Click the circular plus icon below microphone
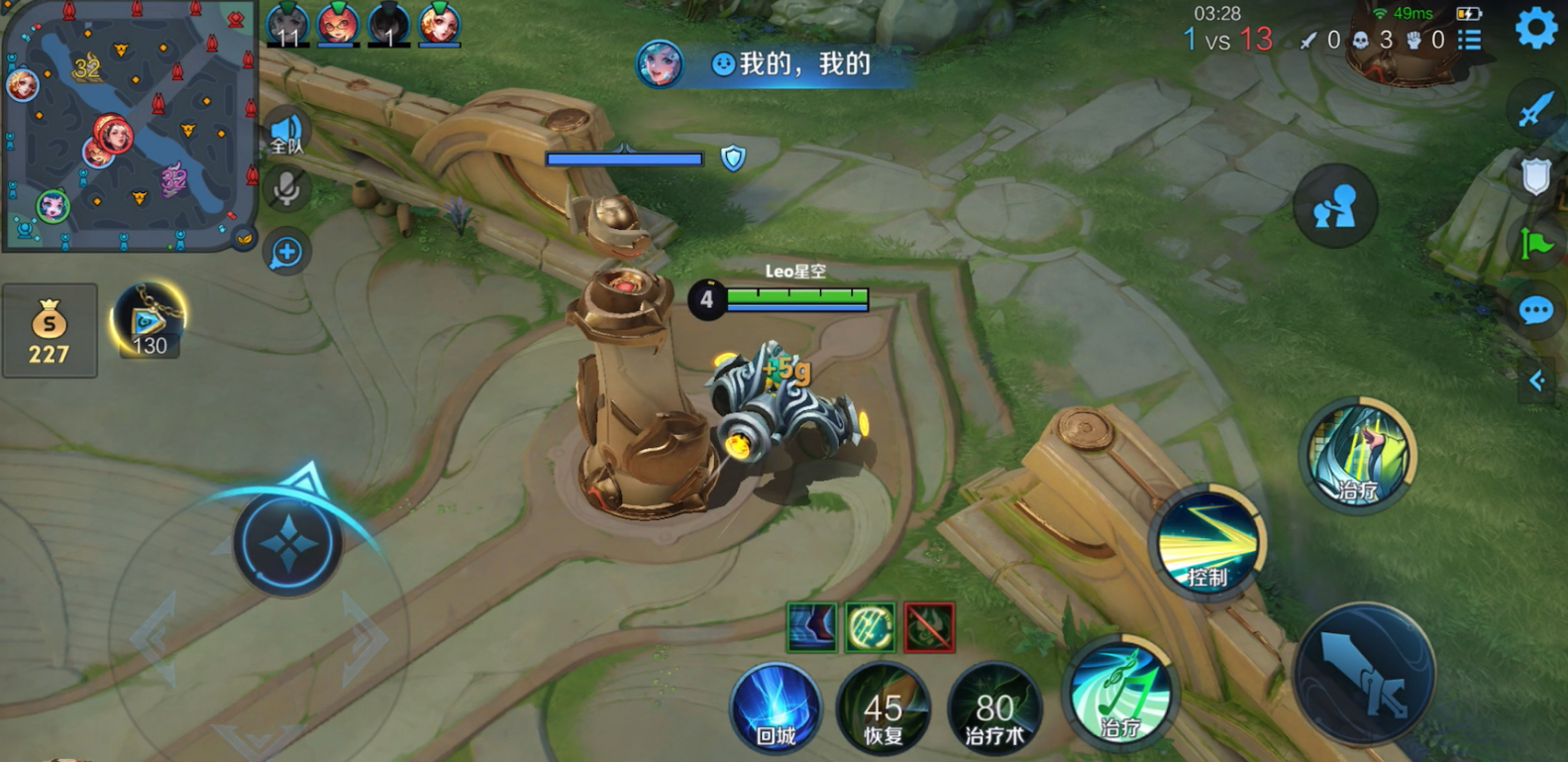 (286, 252)
